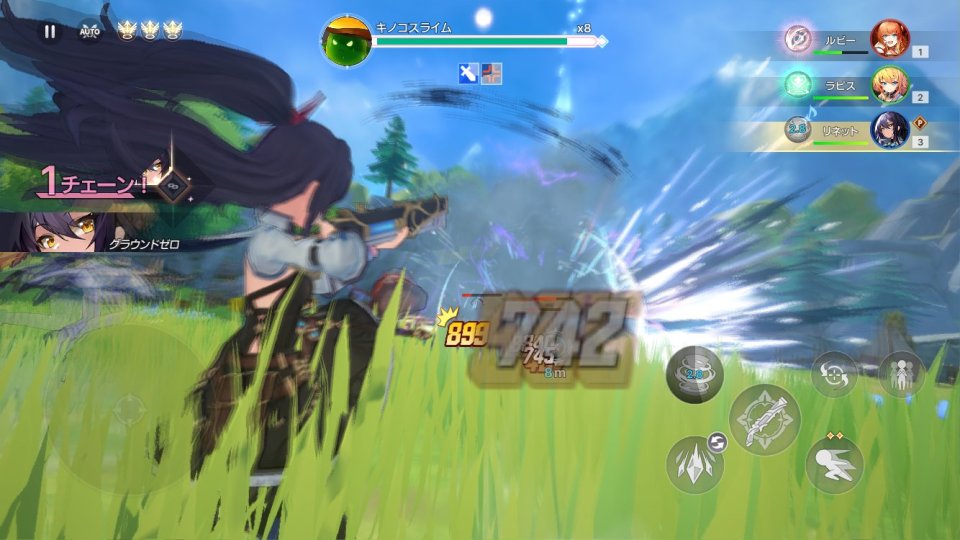This screenshot has width=960, height=540.
Task: Select リネット's party portrait
Action: tap(889, 130)
